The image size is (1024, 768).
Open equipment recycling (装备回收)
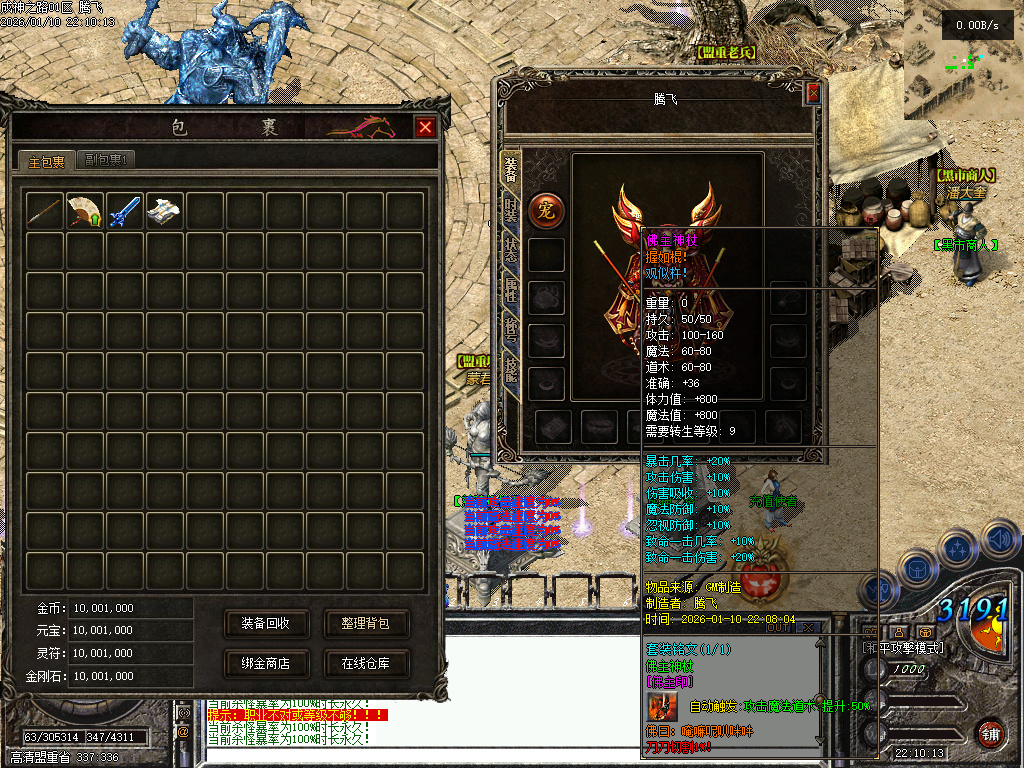point(265,623)
